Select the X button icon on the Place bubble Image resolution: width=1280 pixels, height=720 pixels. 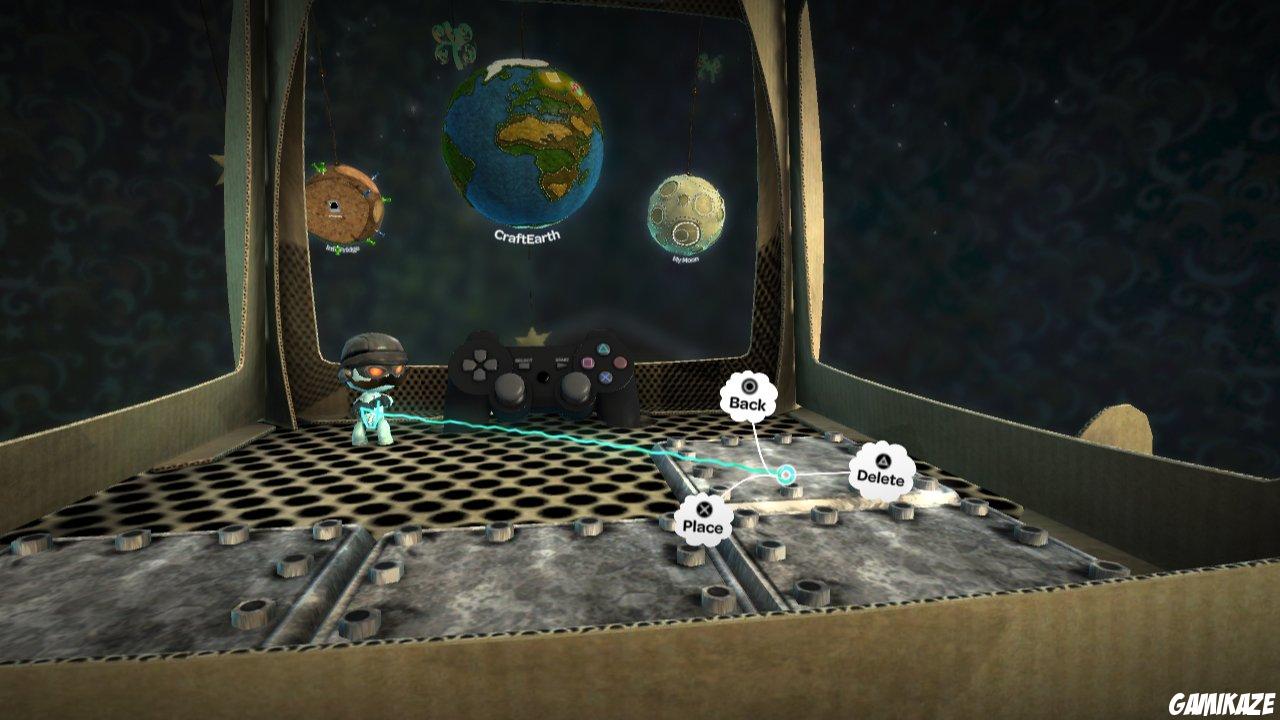(703, 508)
